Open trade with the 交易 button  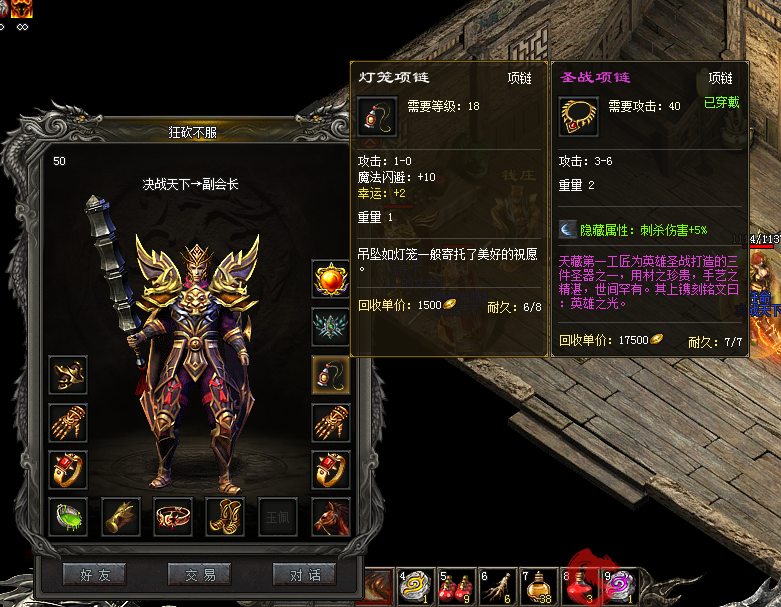coord(199,575)
